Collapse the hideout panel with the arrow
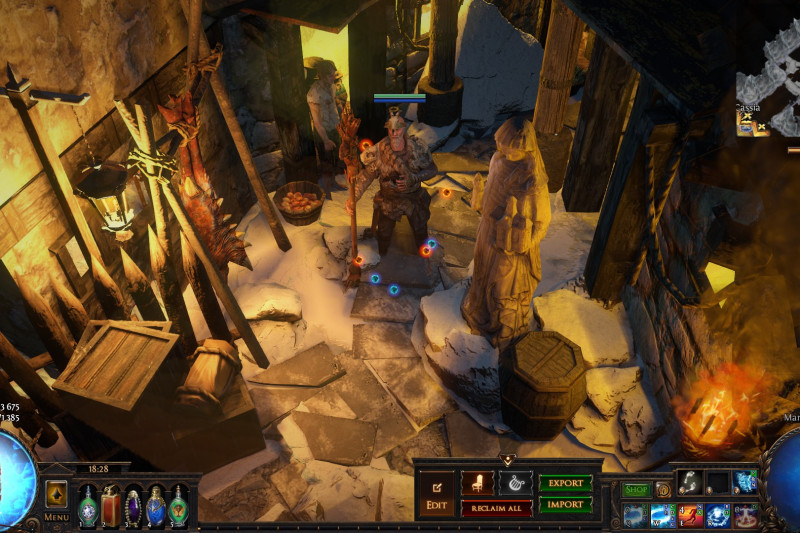This screenshot has width=800, height=533. click(x=507, y=460)
